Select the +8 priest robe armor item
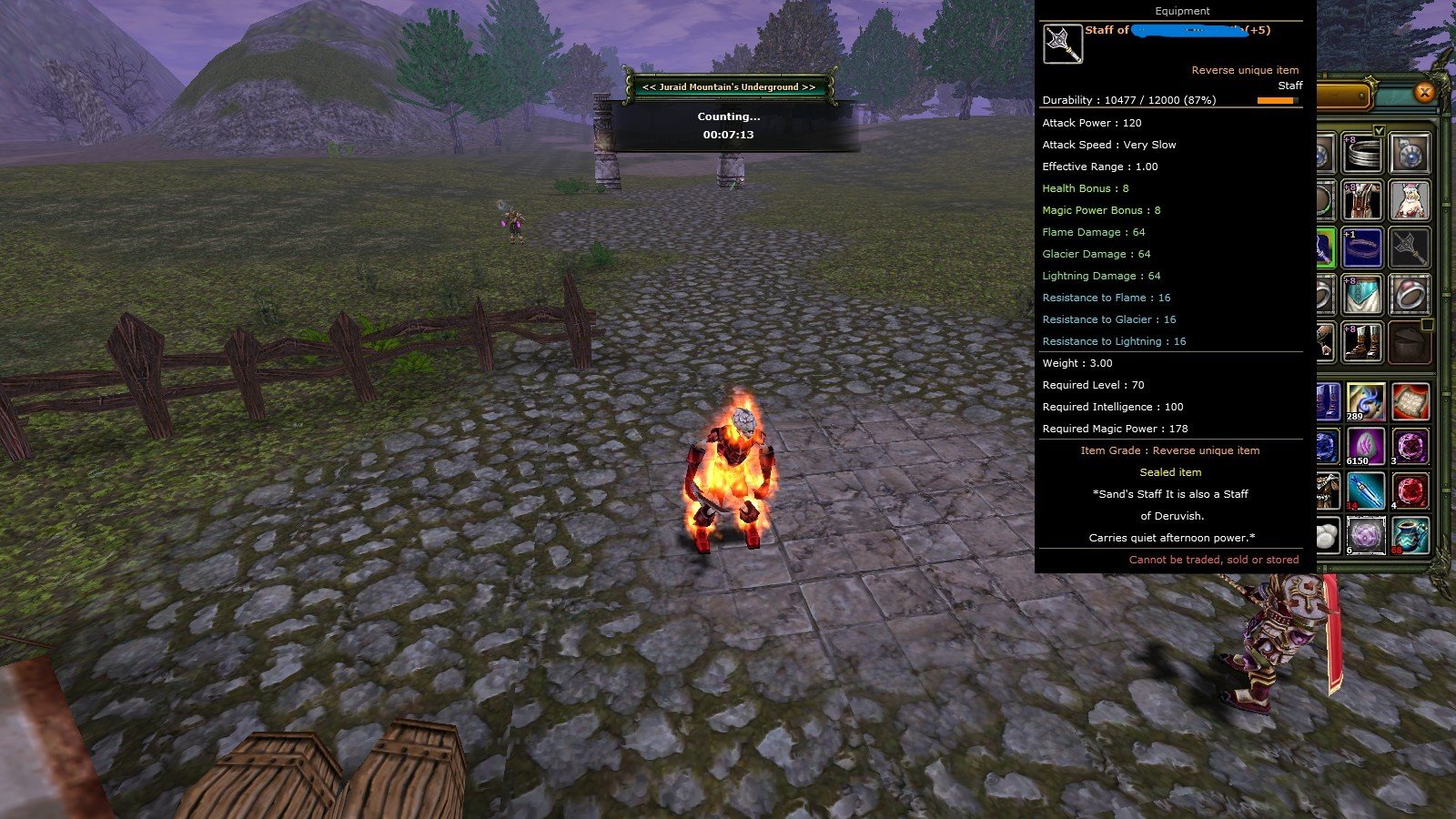Screen dimensions: 1456x819 (1363, 201)
